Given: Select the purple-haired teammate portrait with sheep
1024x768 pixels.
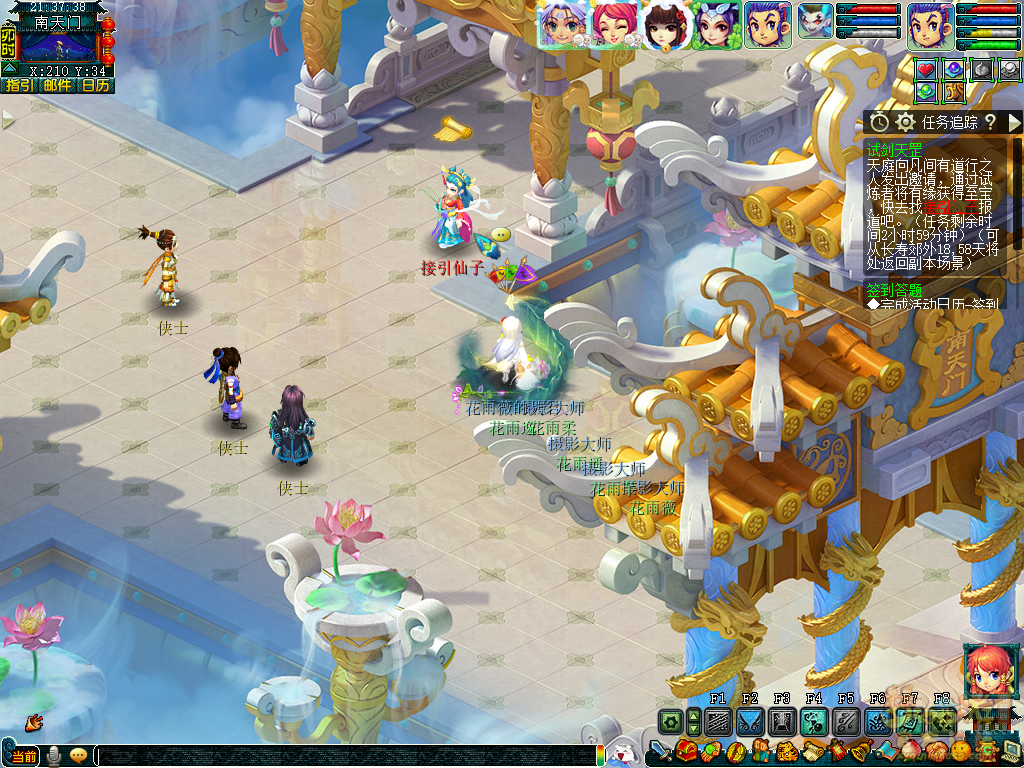Looking at the screenshot, I should [562, 25].
